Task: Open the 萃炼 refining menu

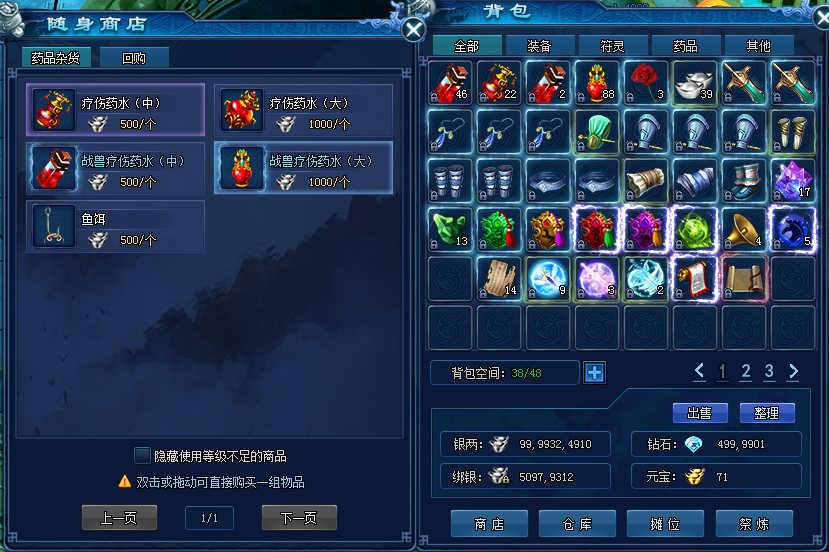Action: (754, 523)
